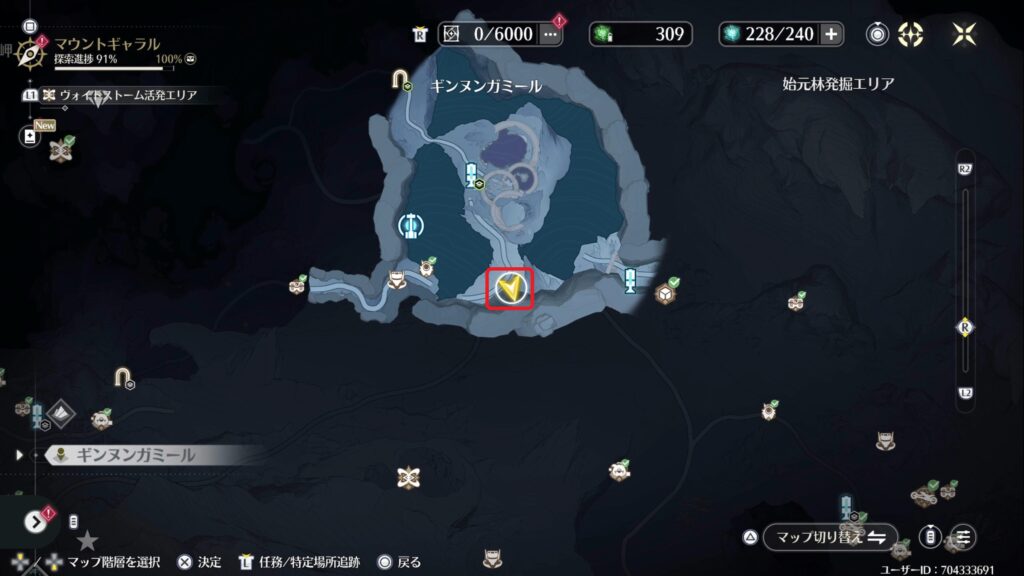Viewport: 1024px width, 576px height.
Task: Adjust the map zoom slider handle
Action: point(965,326)
